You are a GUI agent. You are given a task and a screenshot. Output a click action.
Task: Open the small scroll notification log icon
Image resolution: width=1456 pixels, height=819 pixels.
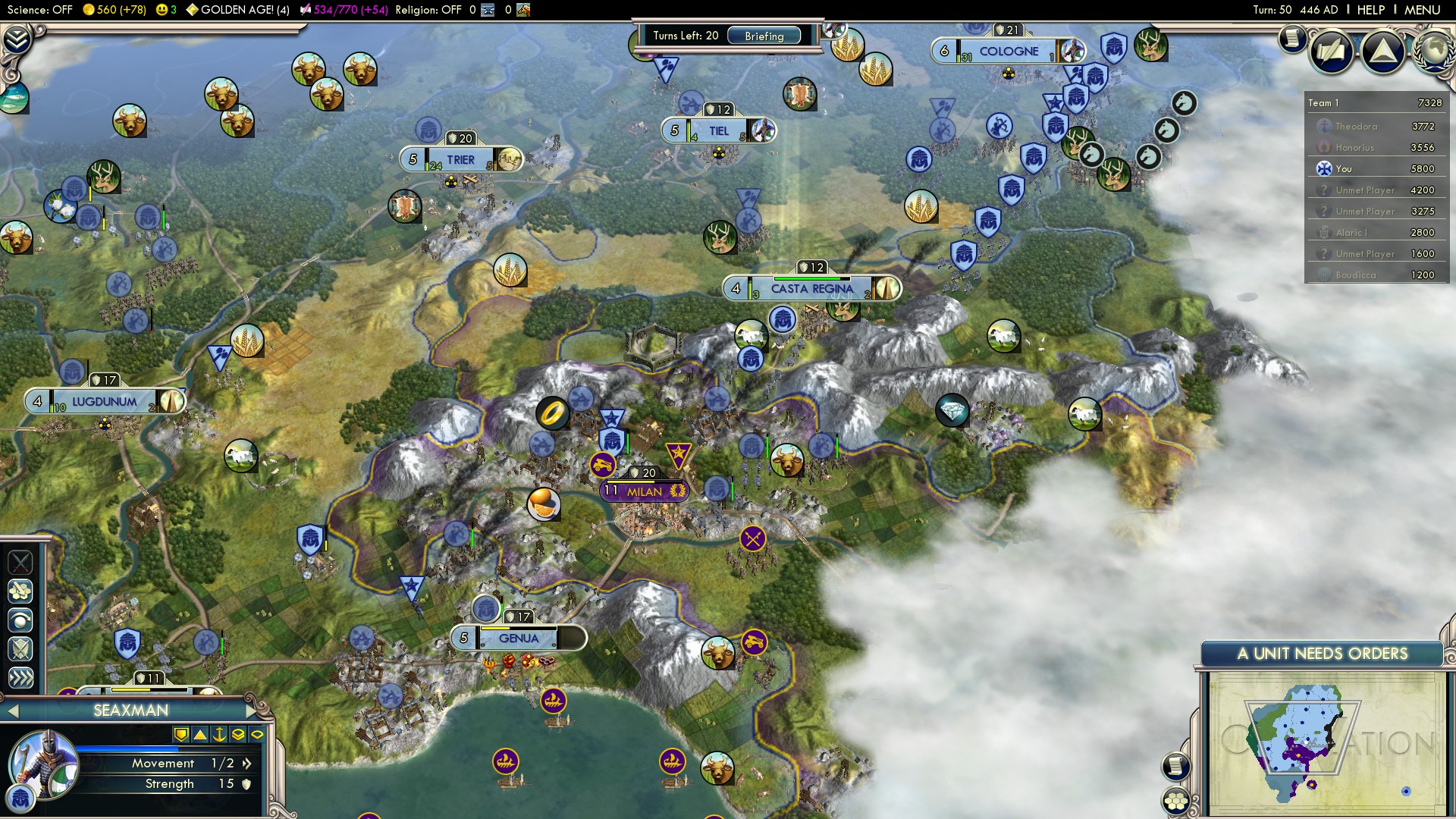tap(1291, 38)
